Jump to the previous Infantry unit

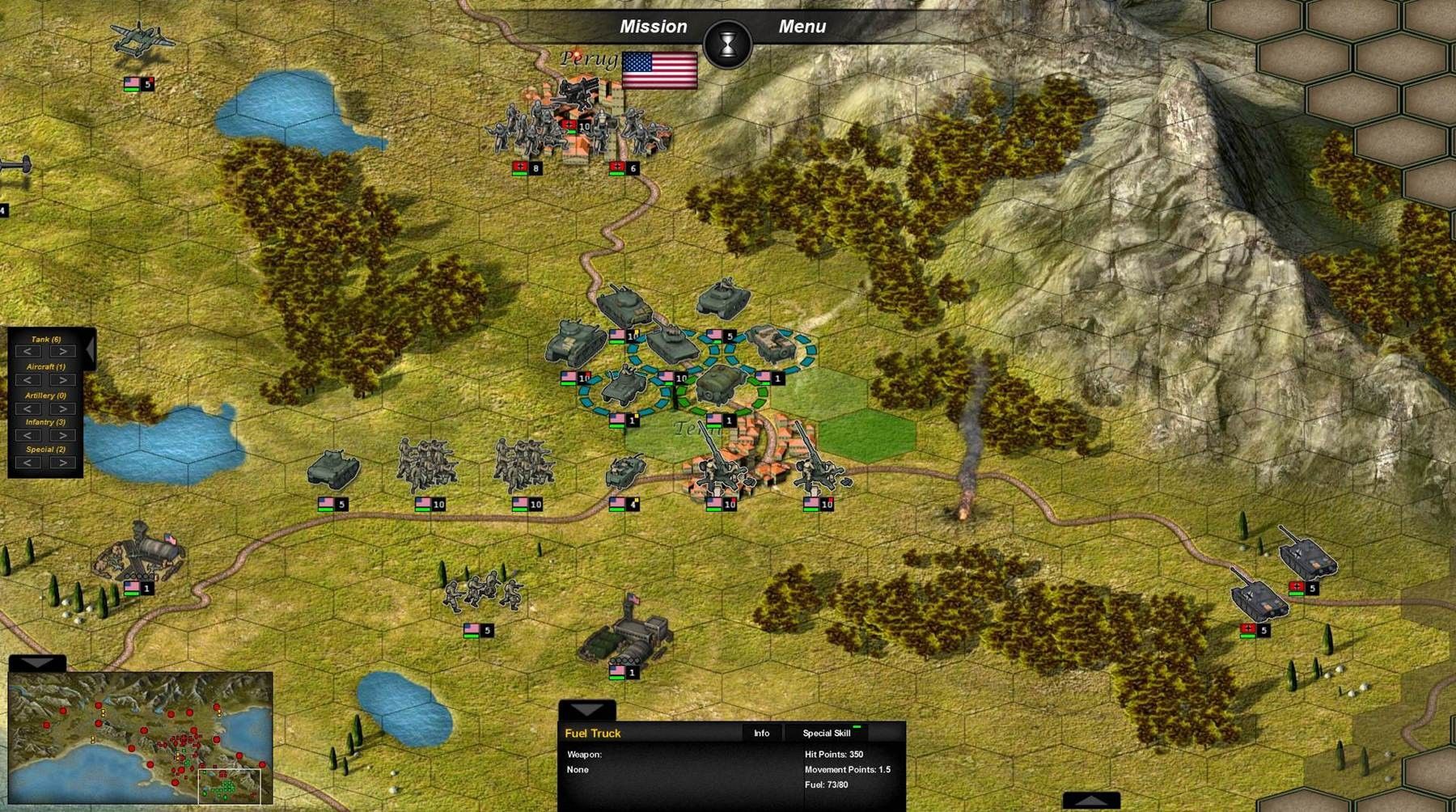point(28,435)
